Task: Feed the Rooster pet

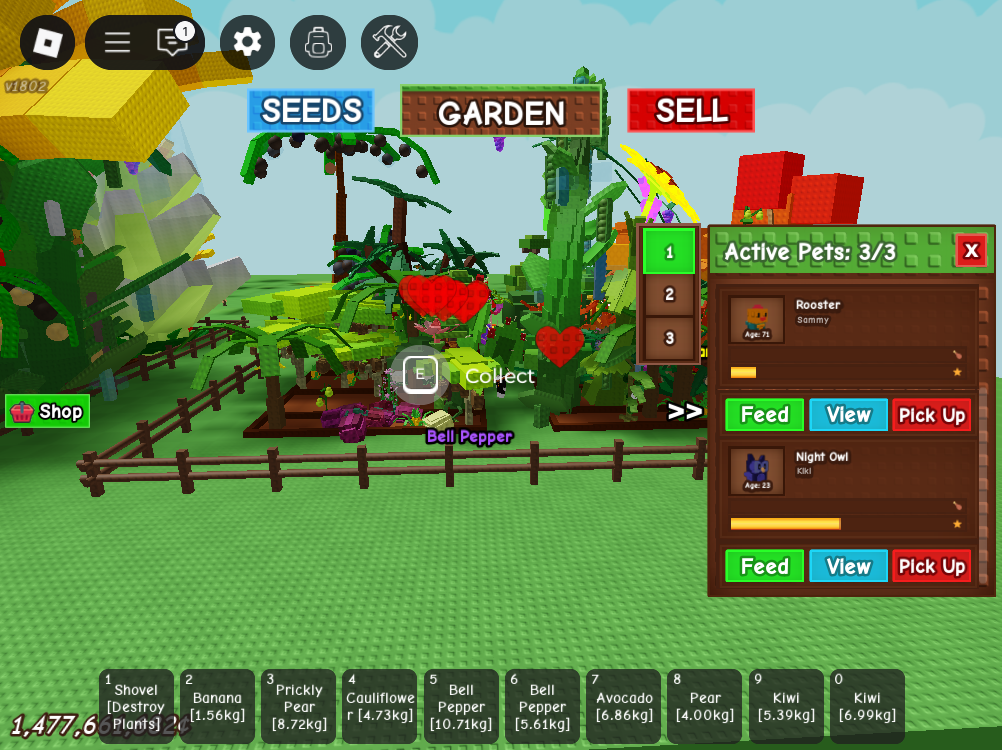Action: [764, 415]
